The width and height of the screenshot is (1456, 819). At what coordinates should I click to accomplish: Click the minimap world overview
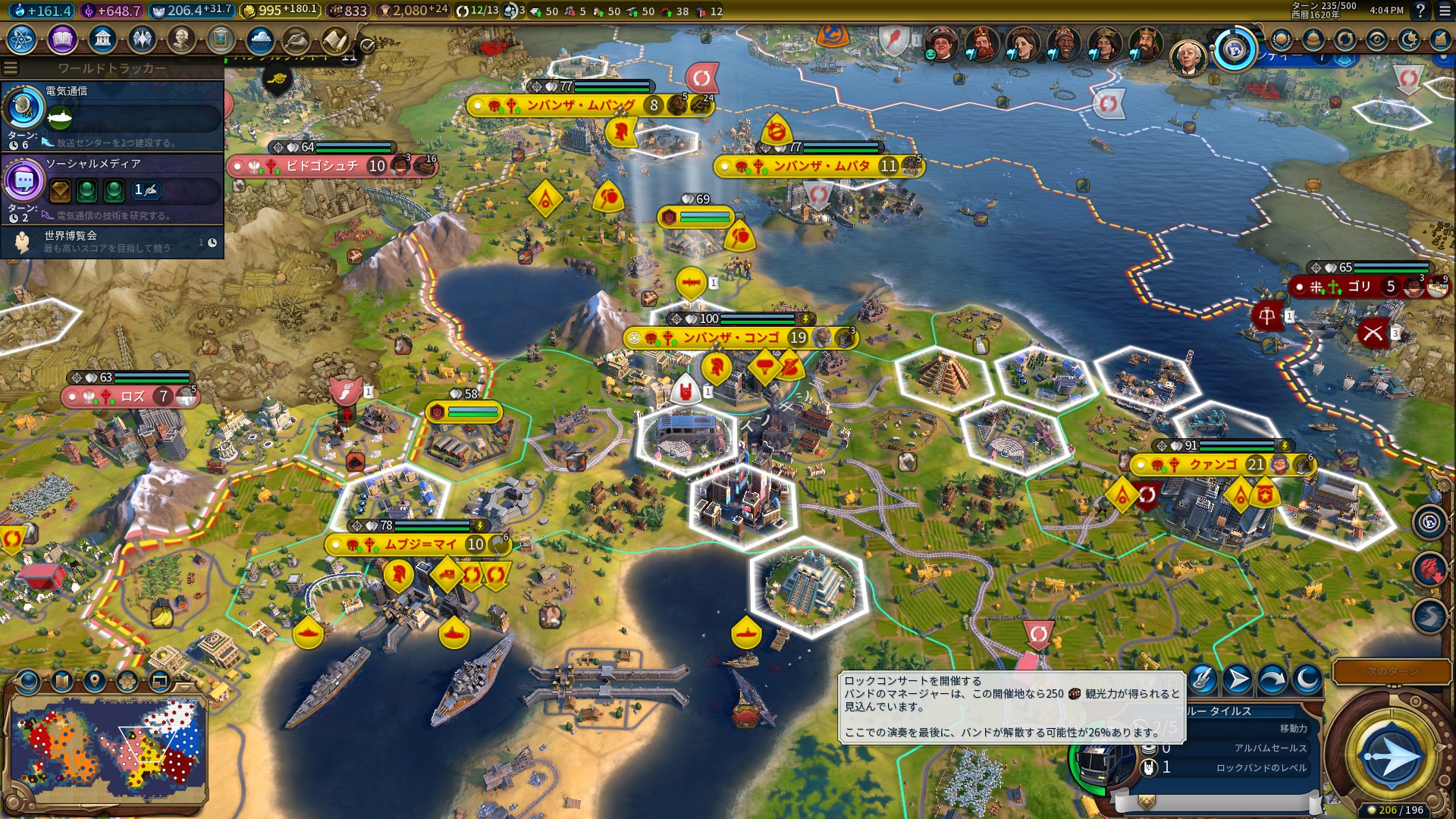click(x=106, y=747)
